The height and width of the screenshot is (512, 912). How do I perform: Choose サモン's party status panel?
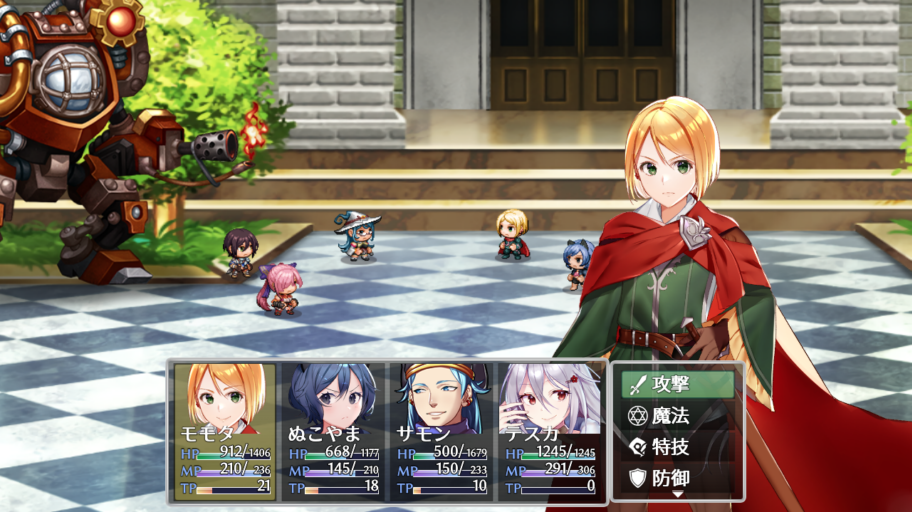point(441,430)
